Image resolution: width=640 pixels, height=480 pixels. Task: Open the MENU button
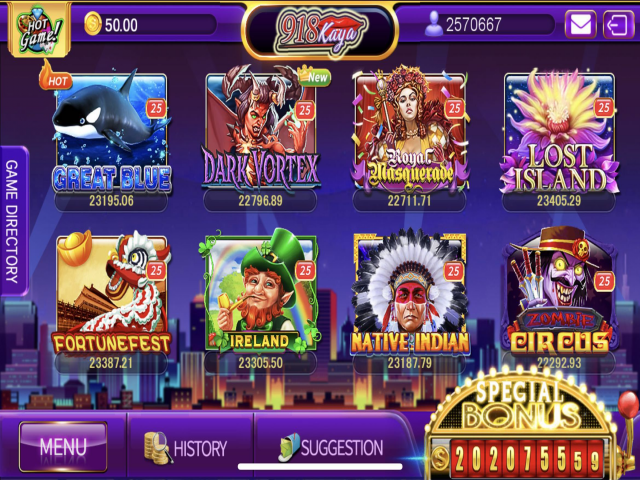pos(63,447)
